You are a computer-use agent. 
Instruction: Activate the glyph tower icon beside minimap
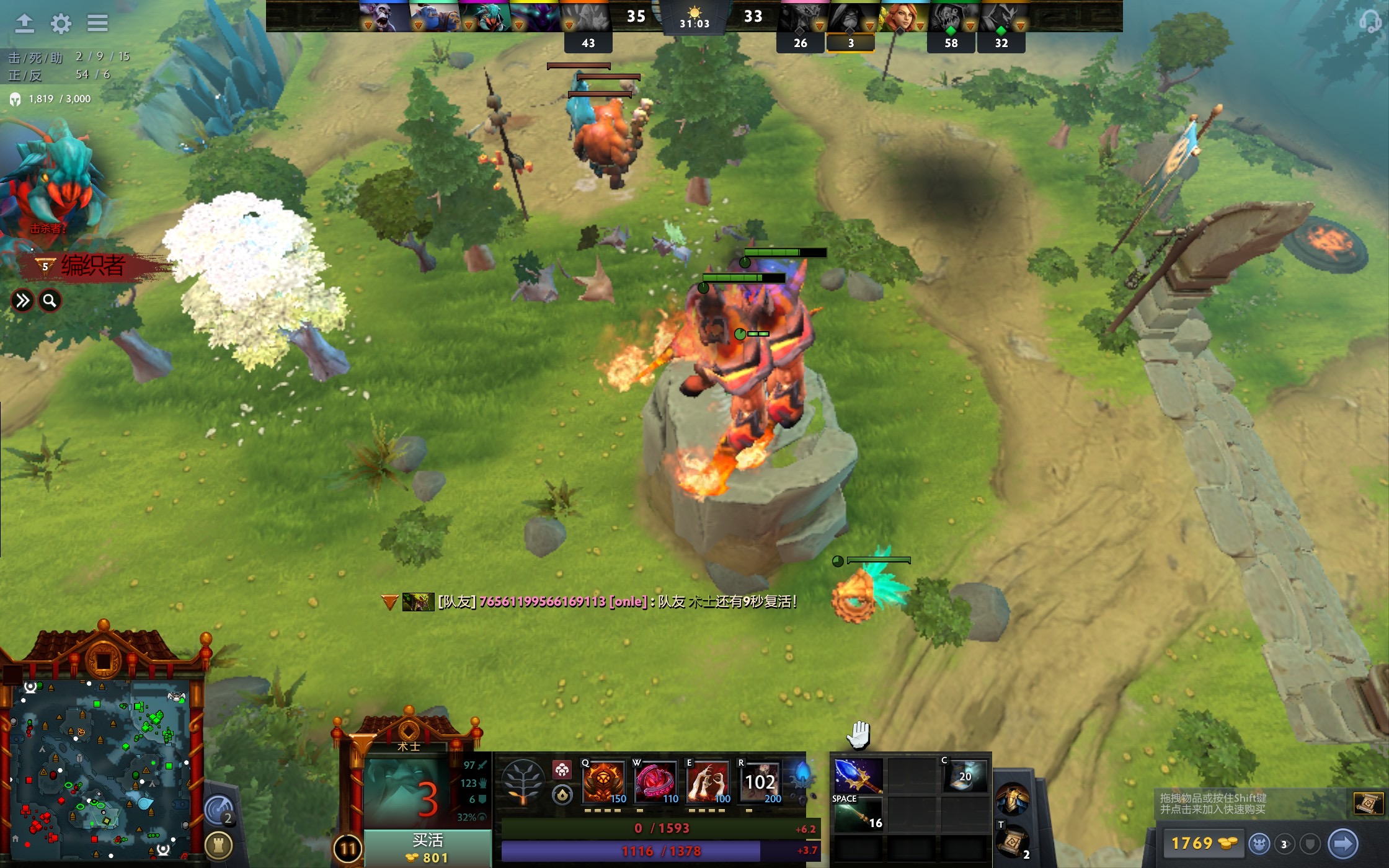pos(218,844)
